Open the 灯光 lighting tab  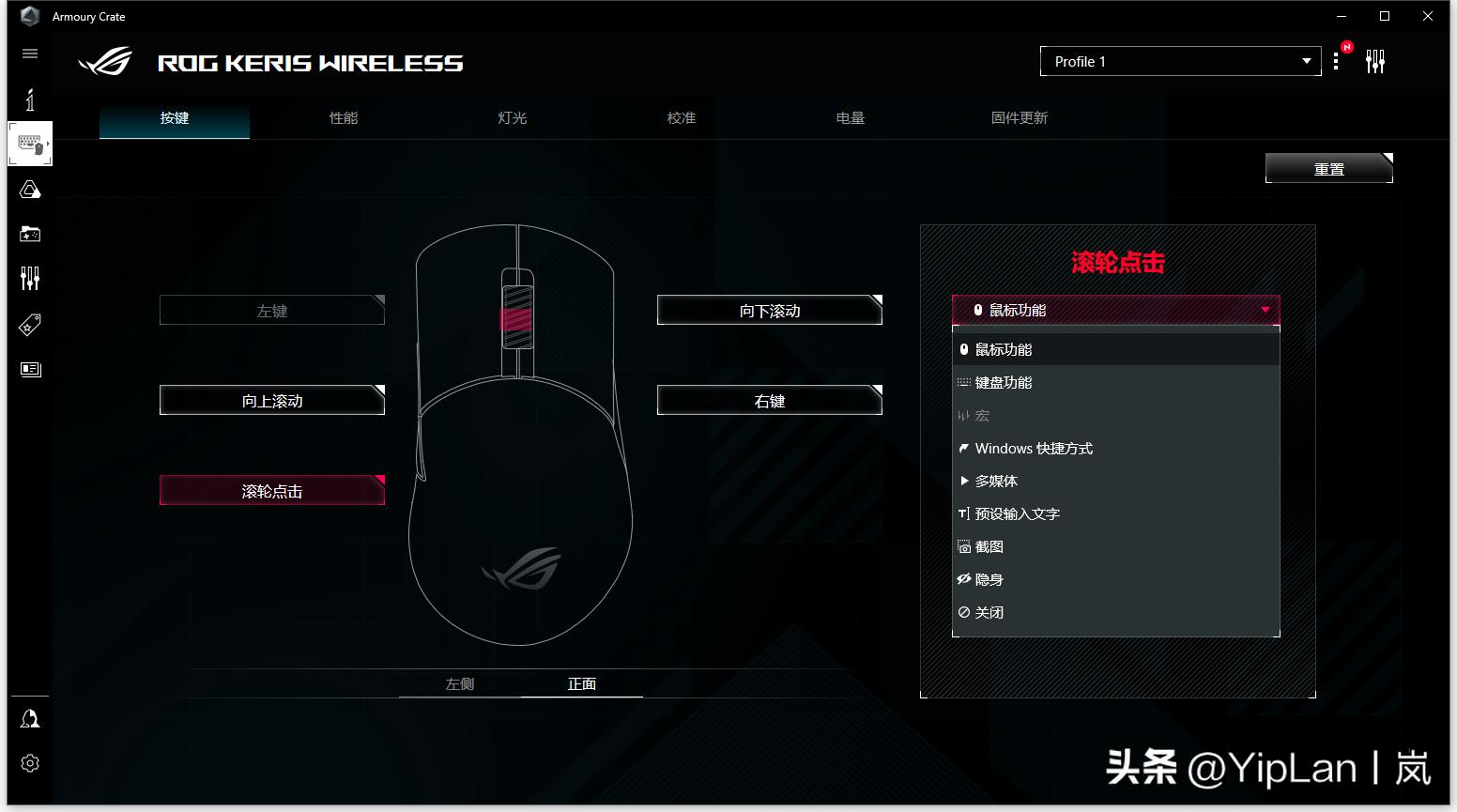tap(513, 118)
